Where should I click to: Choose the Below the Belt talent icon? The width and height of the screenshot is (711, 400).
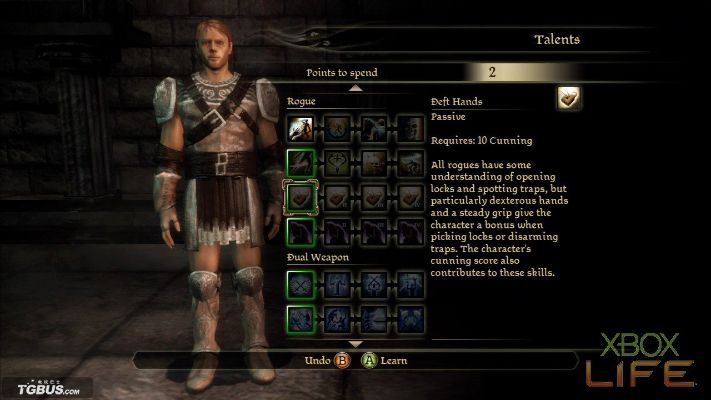pos(301,162)
